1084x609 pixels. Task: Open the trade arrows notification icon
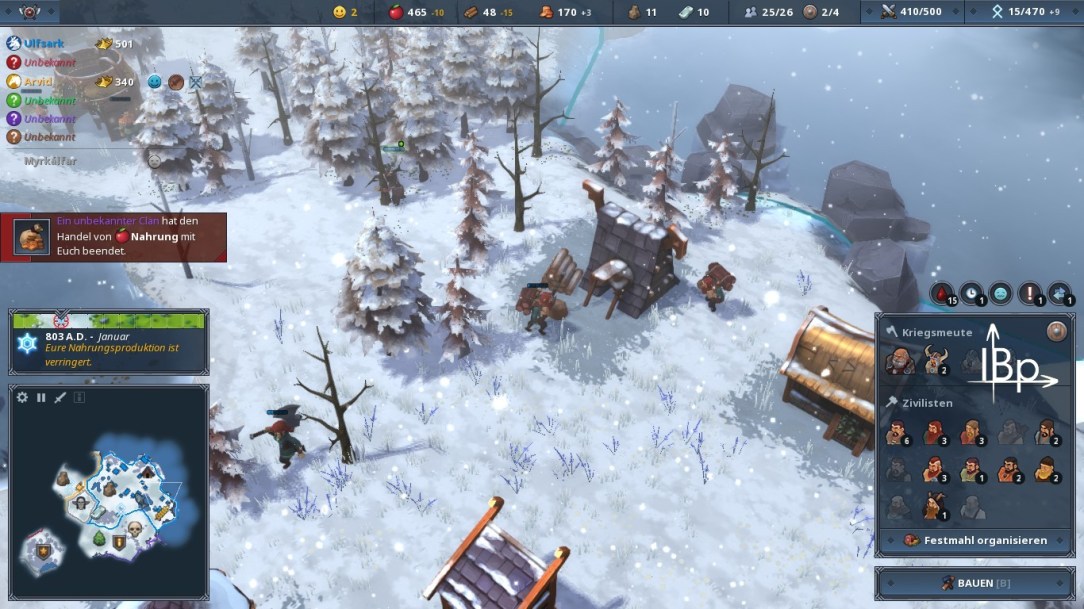tap(1060, 294)
